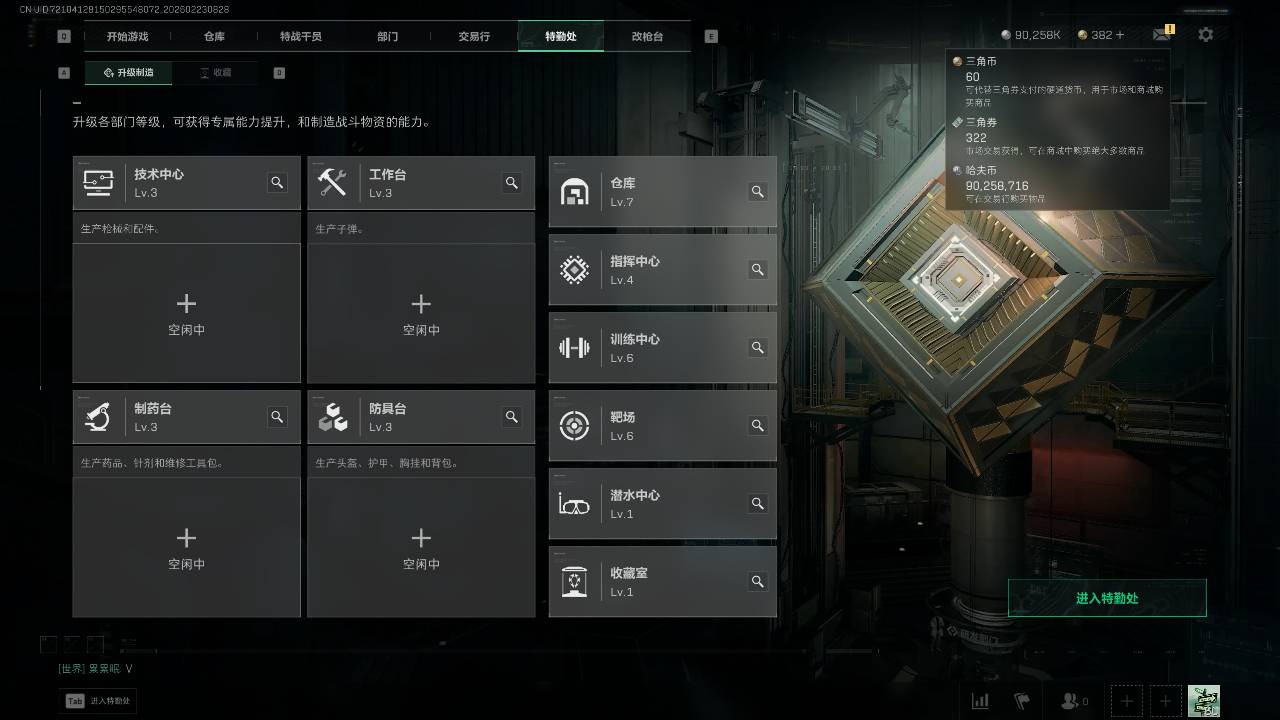Screen dimensions: 1280x720
Task: Open the mail envelope icon
Action: pyautogui.click(x=1161, y=35)
